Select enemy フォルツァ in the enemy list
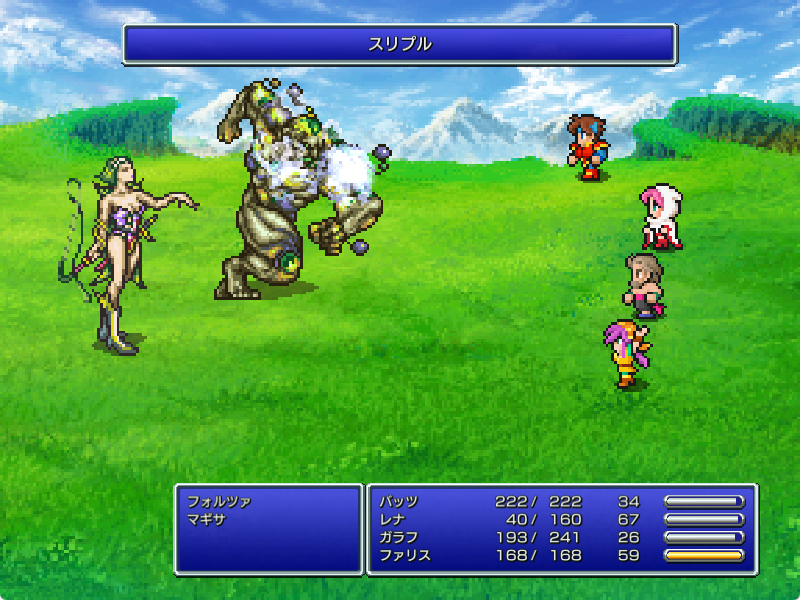 pyautogui.click(x=219, y=502)
